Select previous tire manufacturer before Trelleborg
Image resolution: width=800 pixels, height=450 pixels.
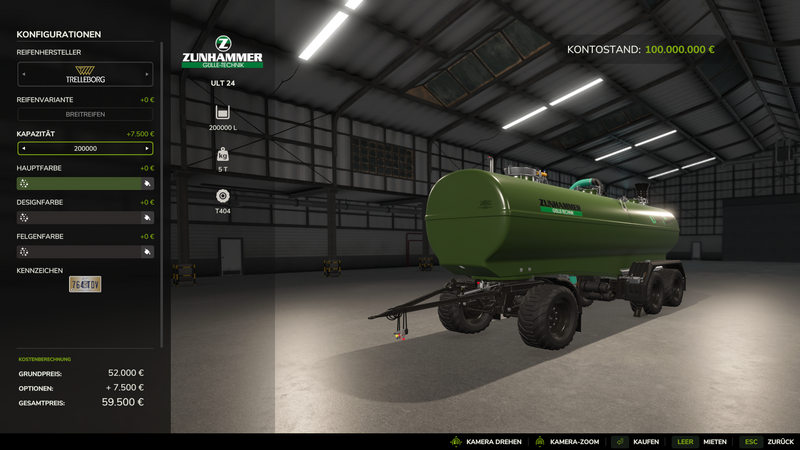point(23,73)
